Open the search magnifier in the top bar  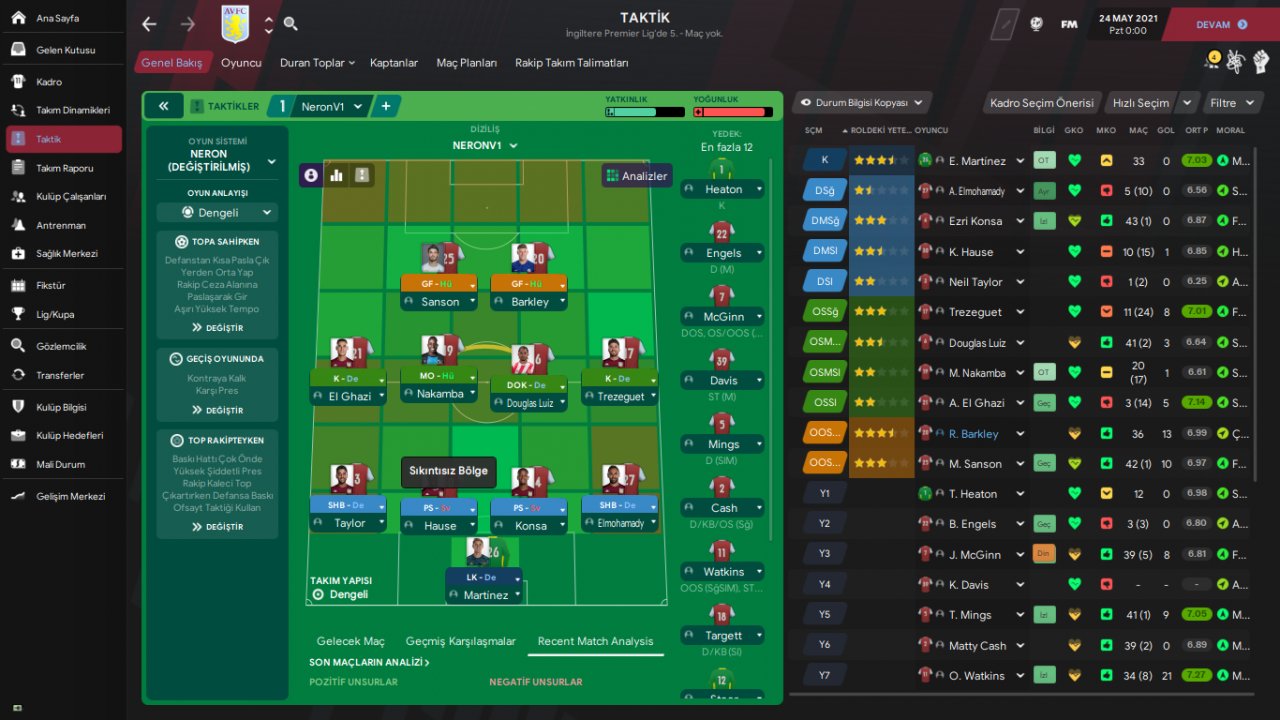coord(290,24)
